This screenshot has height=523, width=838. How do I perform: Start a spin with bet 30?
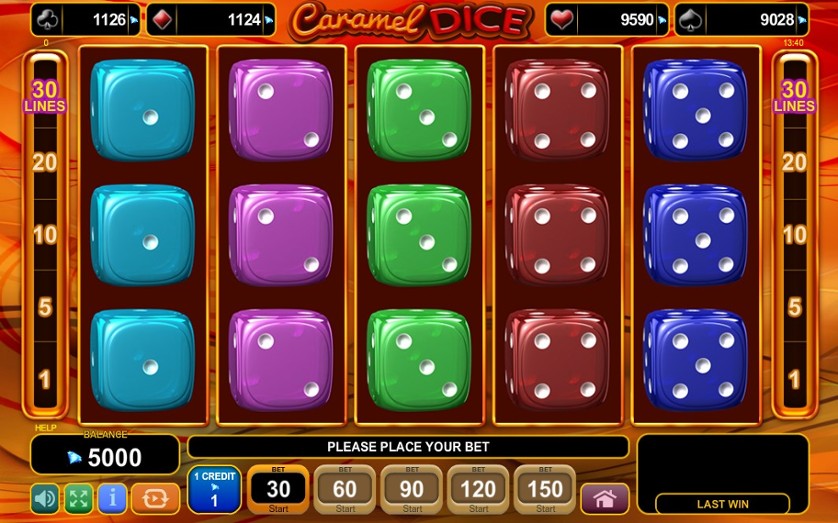click(277, 489)
